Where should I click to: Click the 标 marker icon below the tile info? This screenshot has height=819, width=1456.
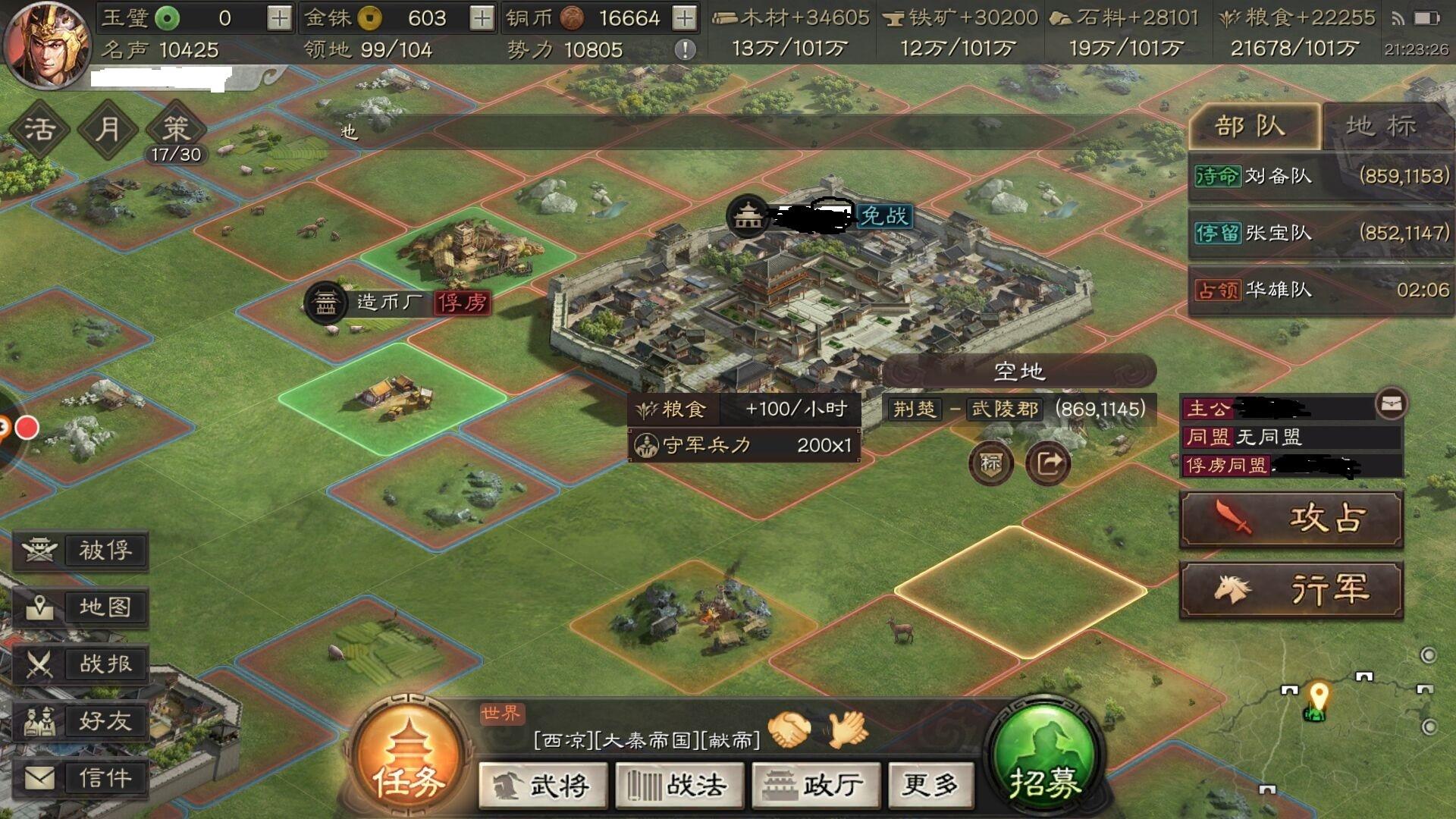(x=991, y=463)
